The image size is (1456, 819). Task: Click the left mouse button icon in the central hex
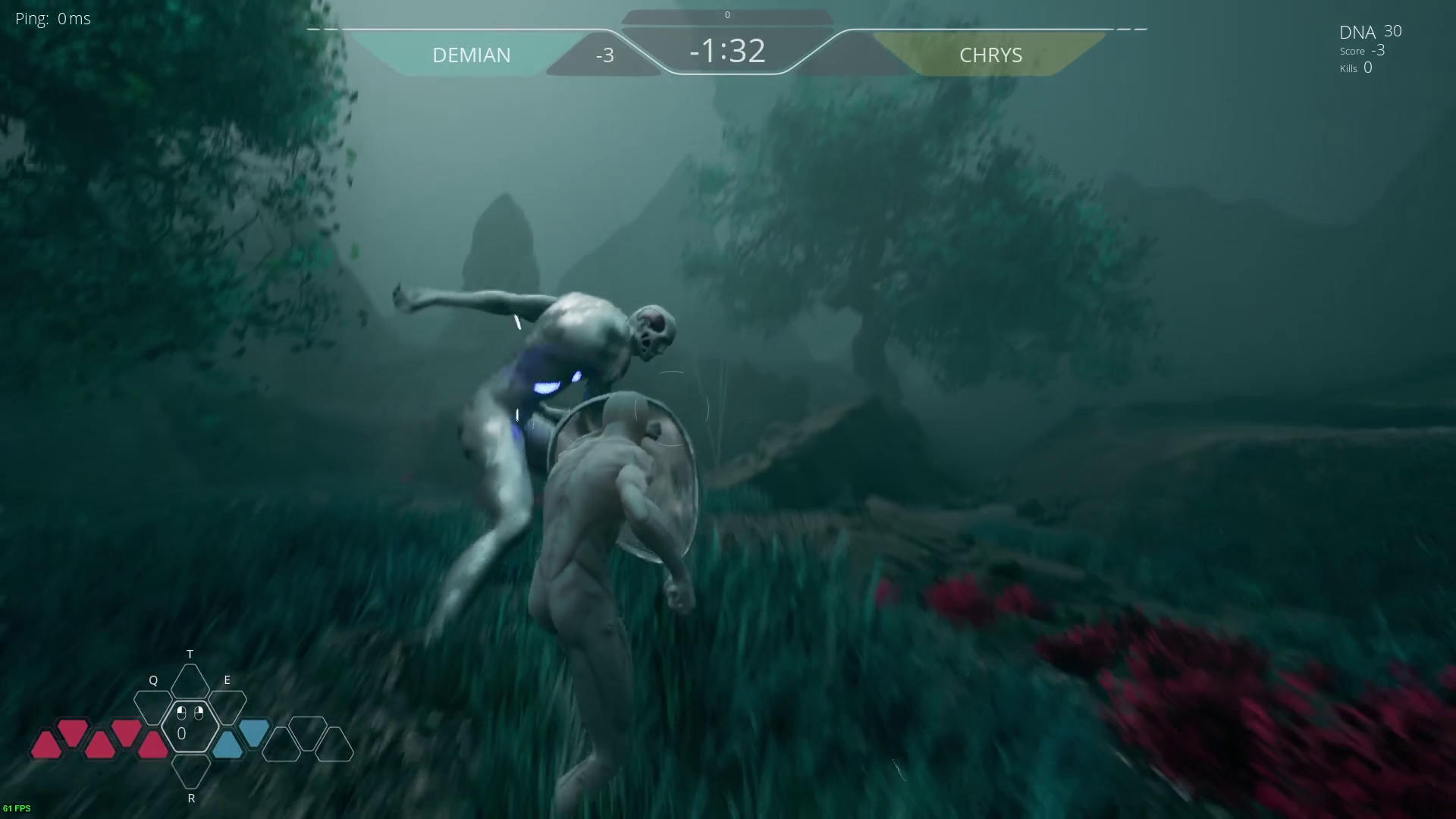pyautogui.click(x=182, y=712)
